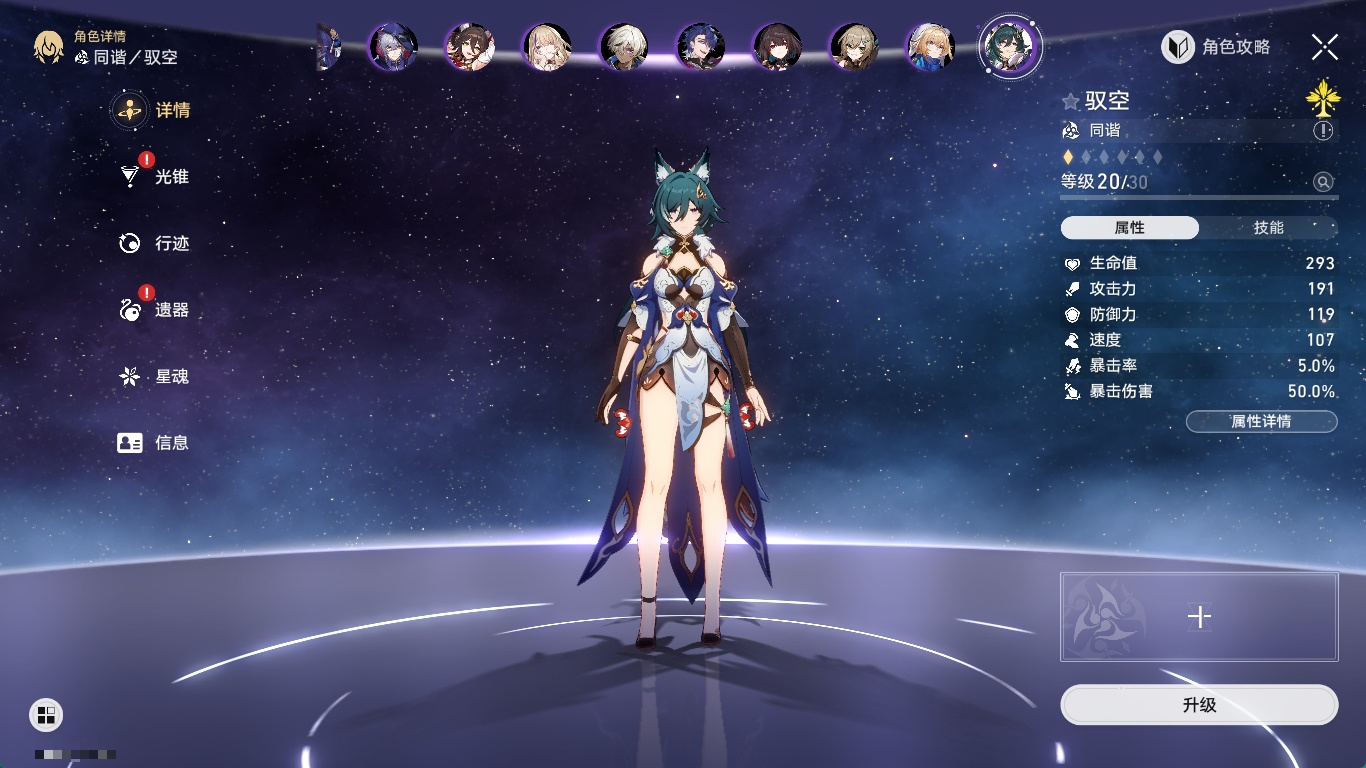Open 属性详情 attribute details
This screenshot has width=1366, height=768.
(x=1261, y=421)
